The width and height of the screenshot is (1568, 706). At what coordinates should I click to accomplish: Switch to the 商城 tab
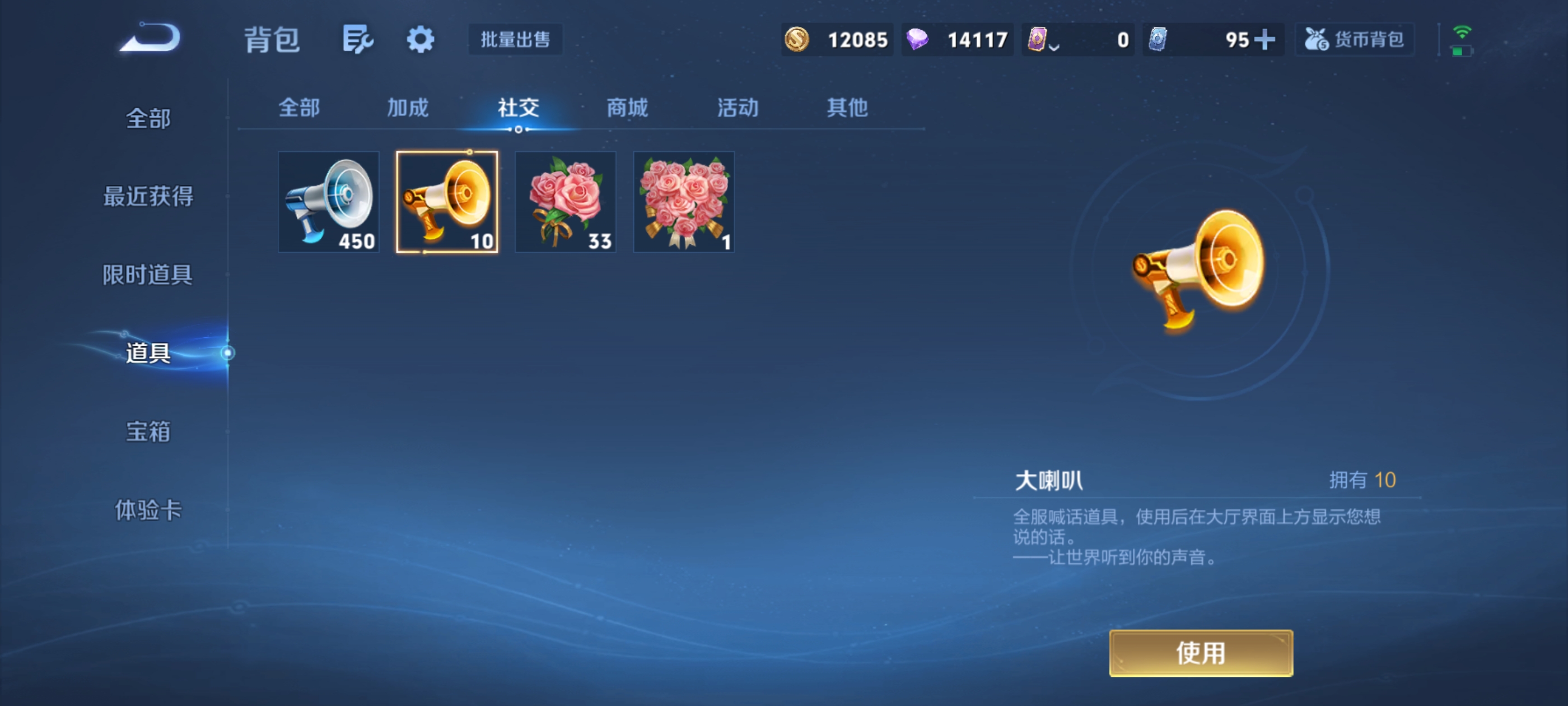pyautogui.click(x=627, y=106)
